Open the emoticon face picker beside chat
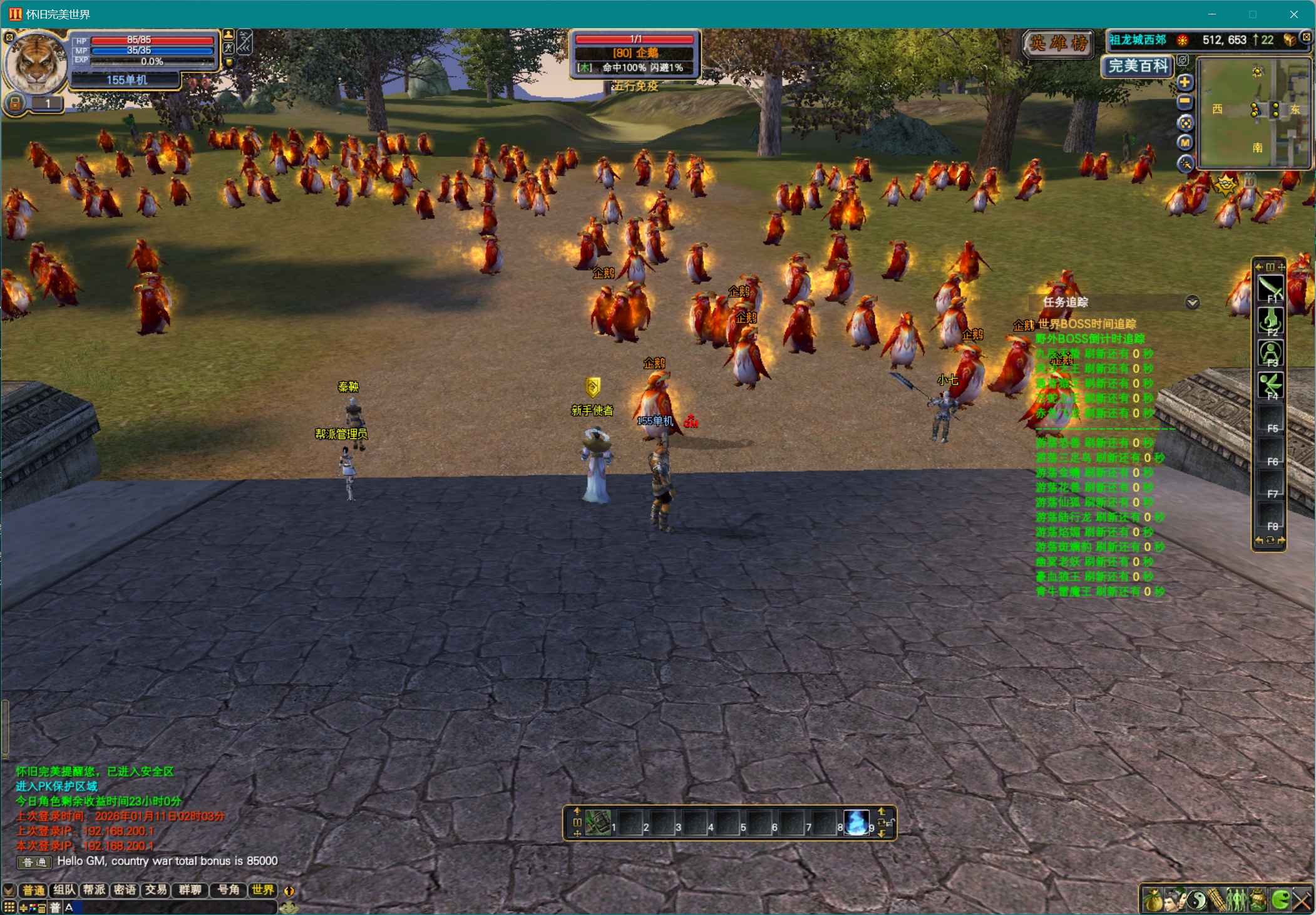 click(288, 907)
